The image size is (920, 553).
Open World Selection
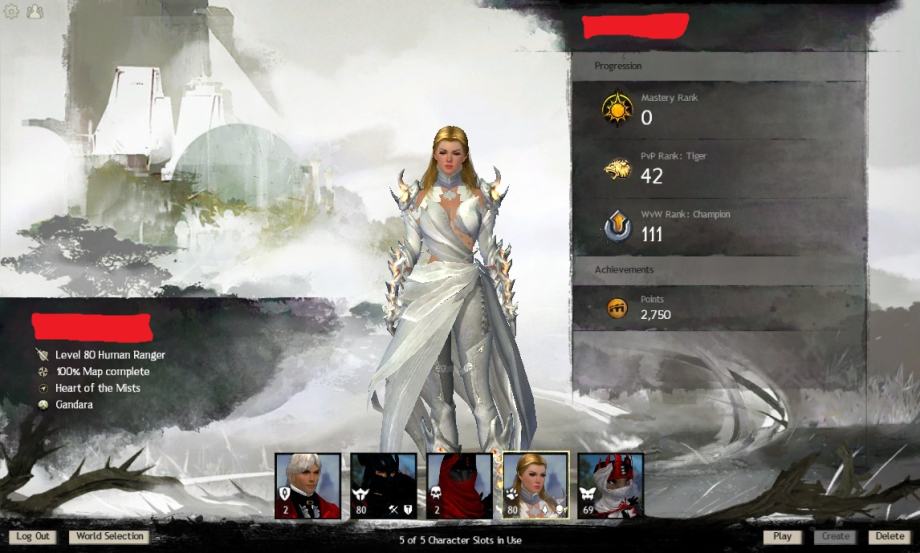(110, 537)
